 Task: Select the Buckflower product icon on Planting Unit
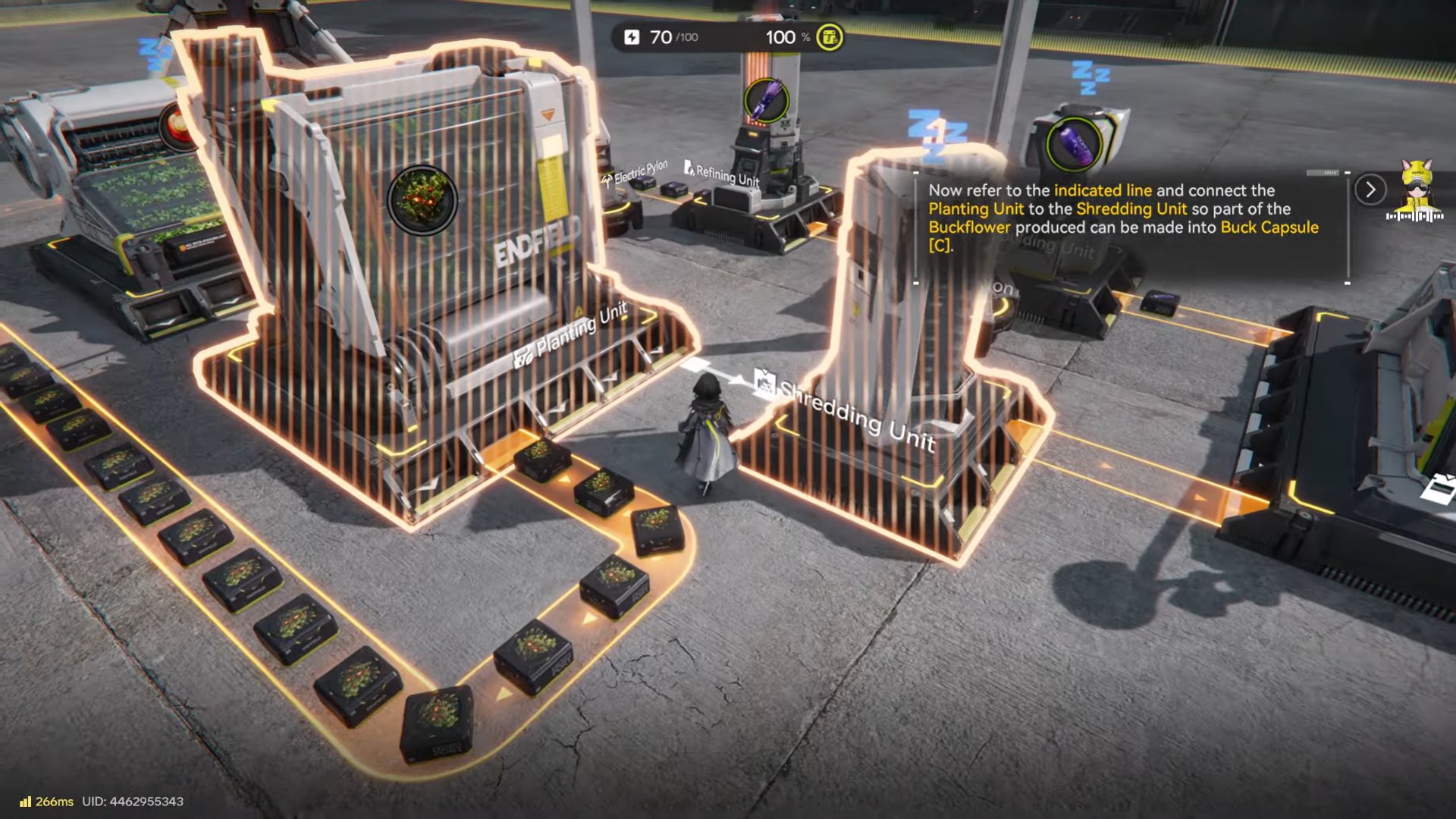coord(422,199)
